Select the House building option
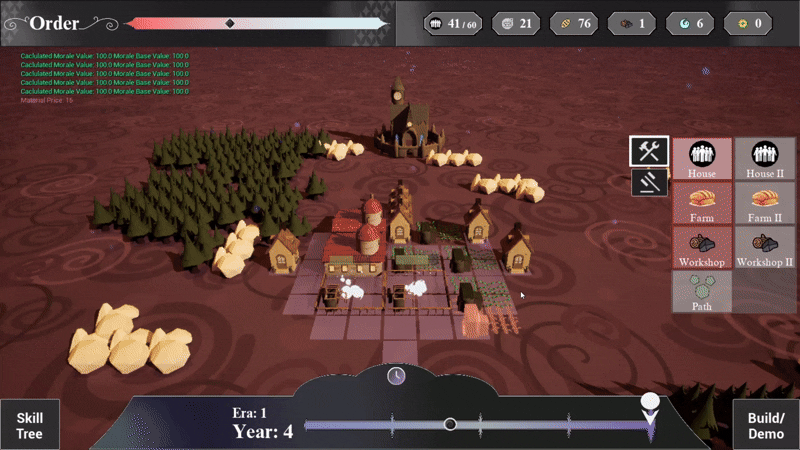 (702, 158)
